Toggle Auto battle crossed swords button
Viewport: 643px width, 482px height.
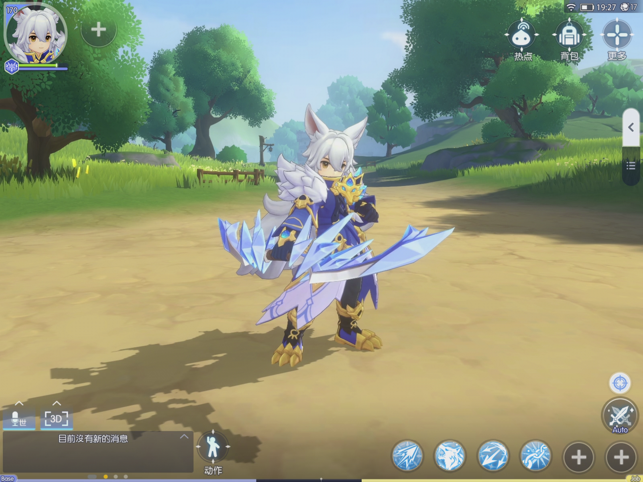[x=620, y=415]
